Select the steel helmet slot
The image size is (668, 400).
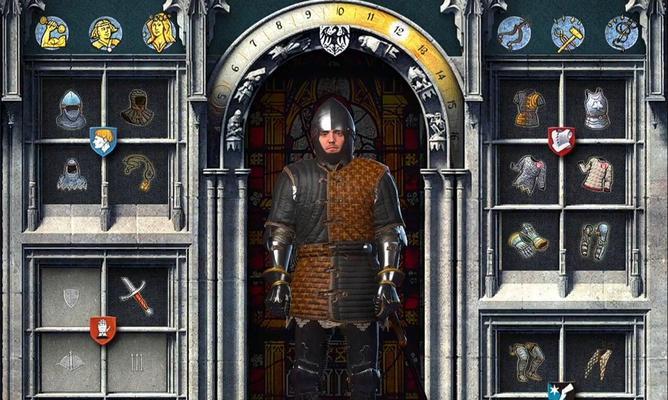pyautogui.click(x=70, y=109)
